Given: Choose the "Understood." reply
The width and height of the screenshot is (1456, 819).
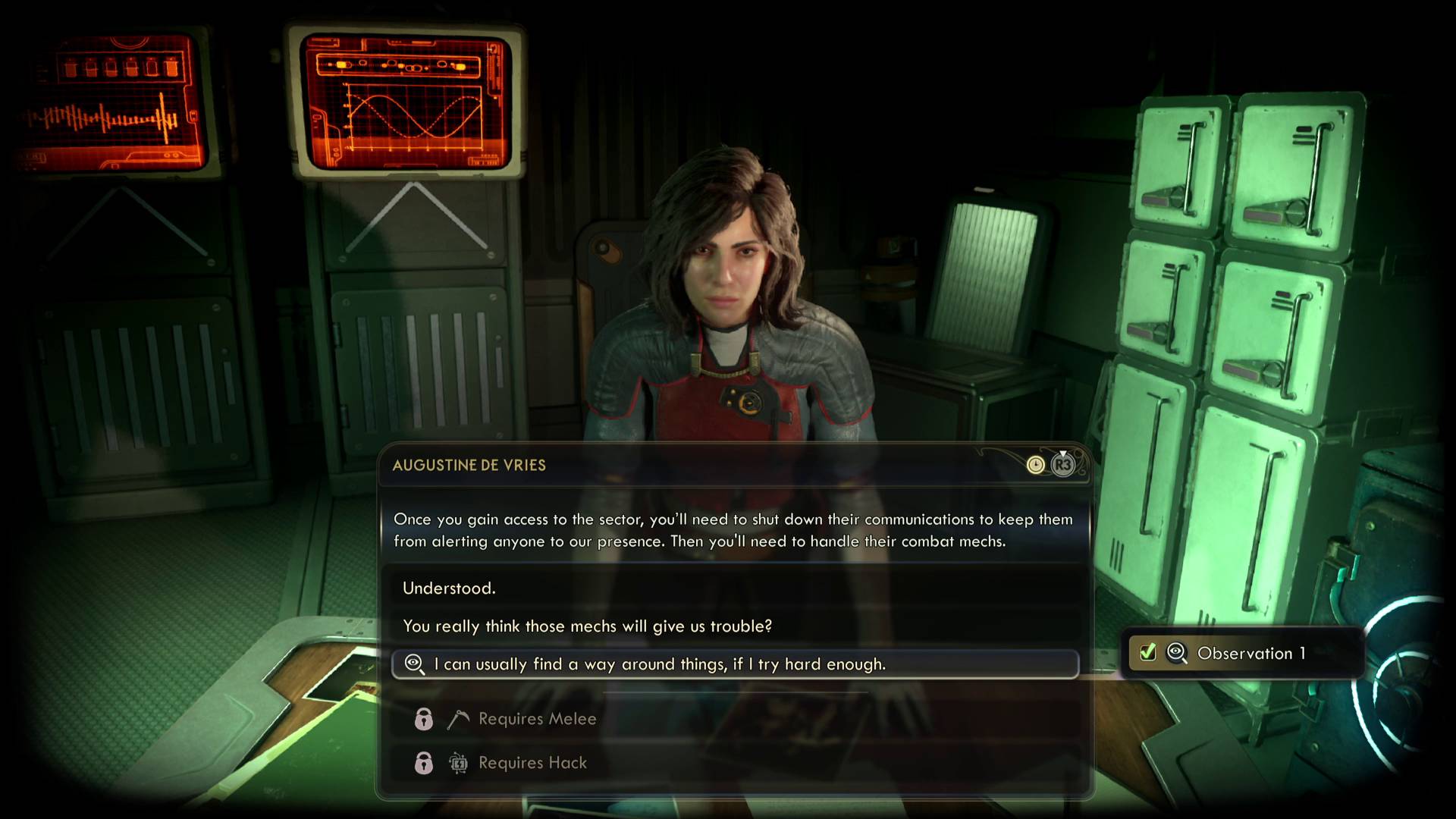Looking at the screenshot, I should pos(449,588).
